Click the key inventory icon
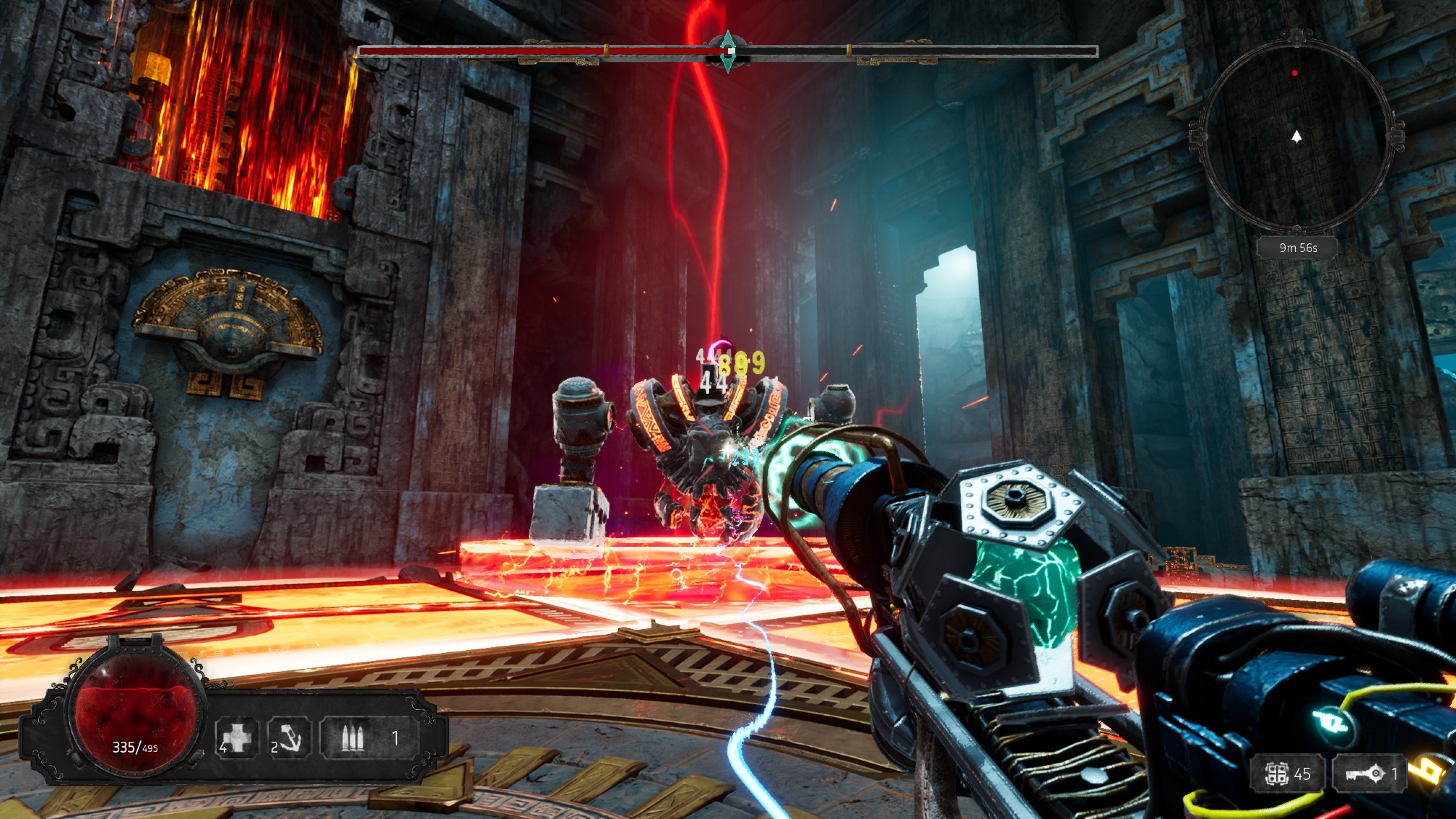 pyautogui.click(x=1365, y=773)
